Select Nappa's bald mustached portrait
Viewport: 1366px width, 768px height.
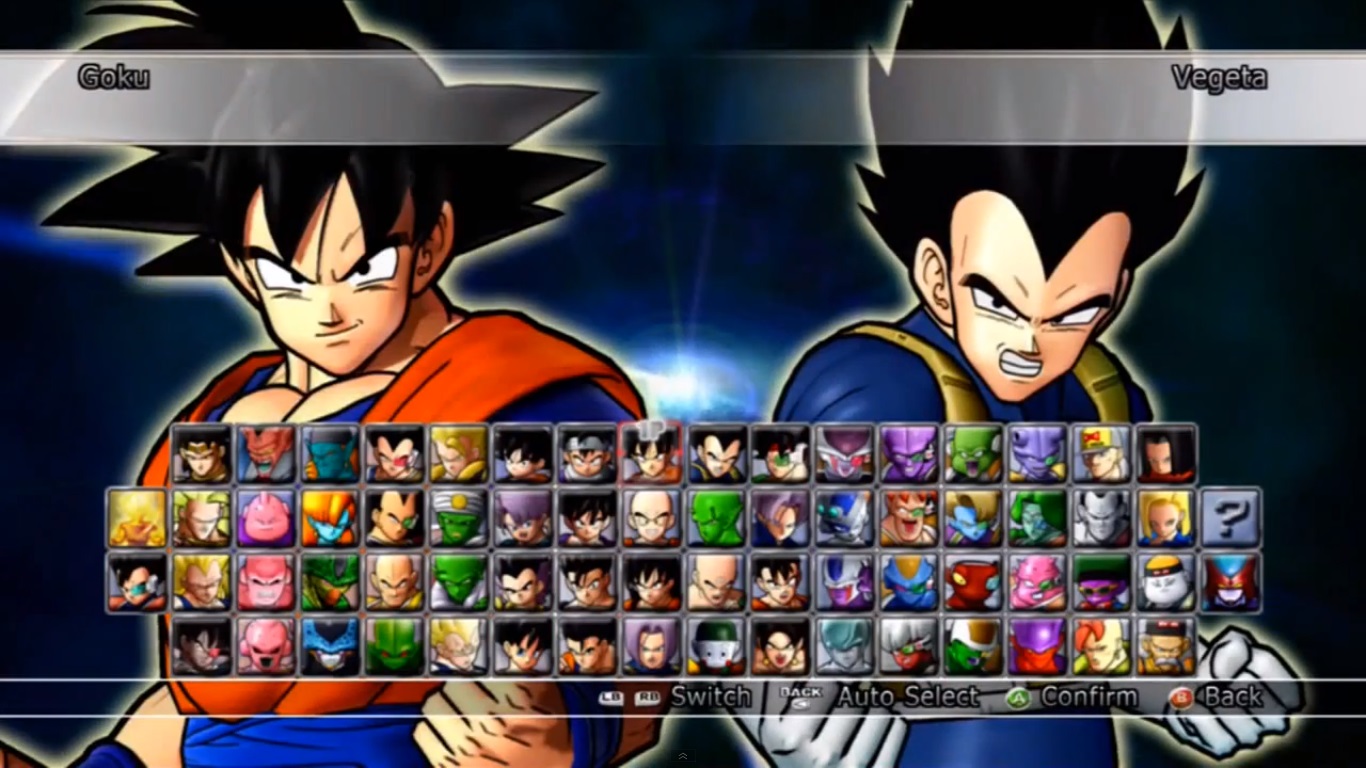(393, 582)
